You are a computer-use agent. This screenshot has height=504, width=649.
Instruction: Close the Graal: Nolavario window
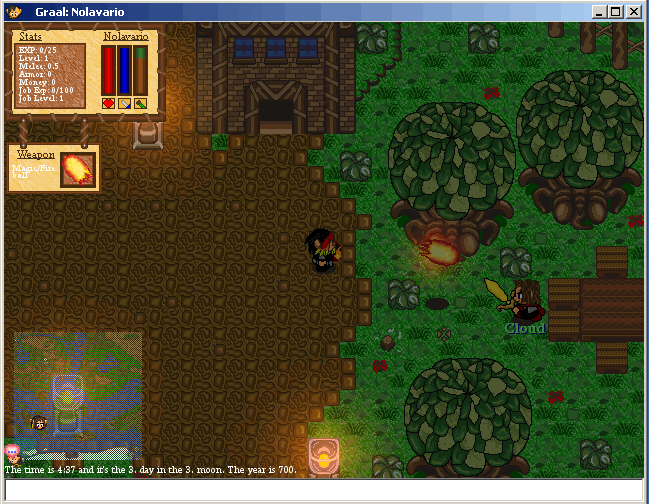click(633, 12)
